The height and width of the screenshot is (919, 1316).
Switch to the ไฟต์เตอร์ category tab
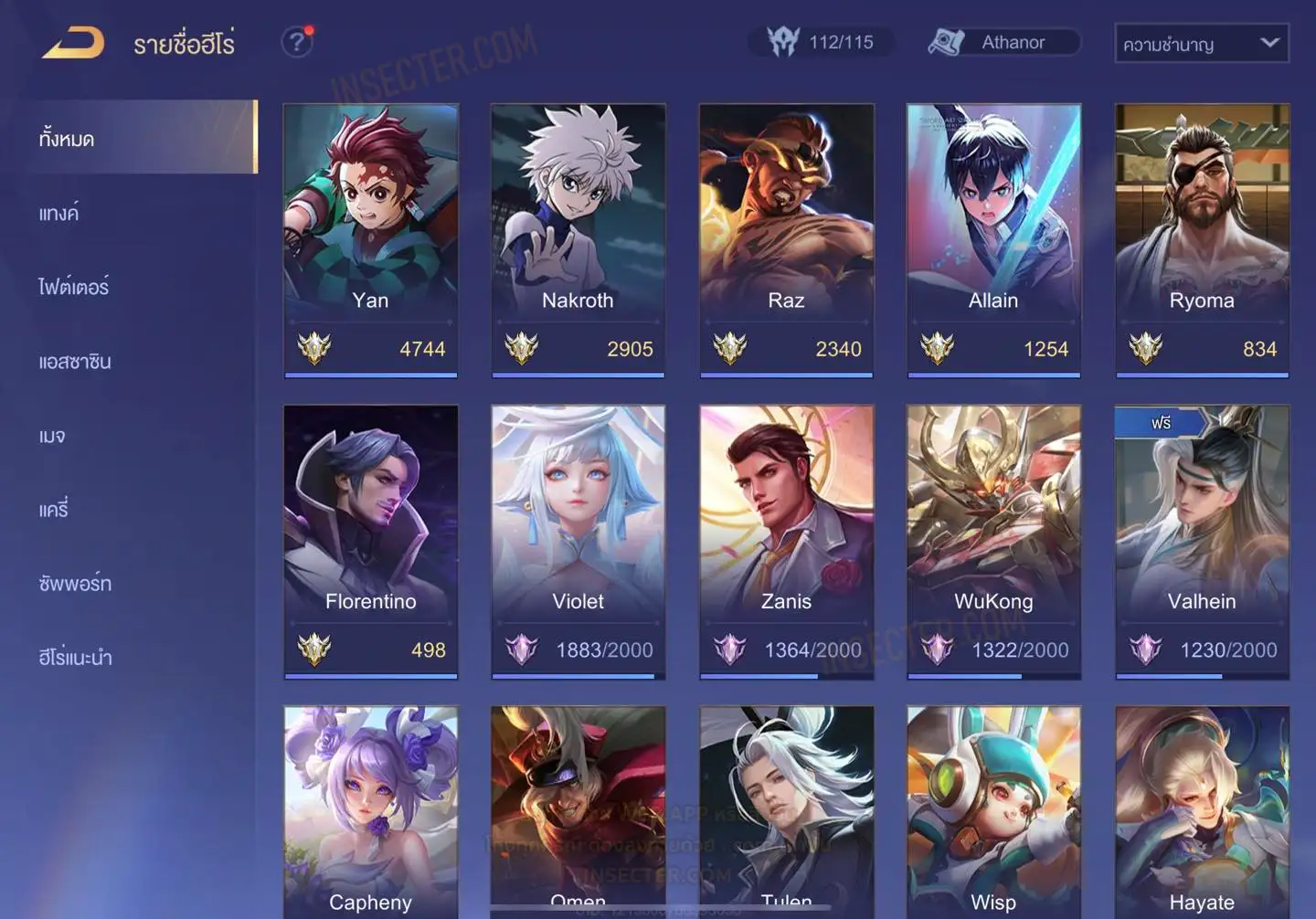74,288
